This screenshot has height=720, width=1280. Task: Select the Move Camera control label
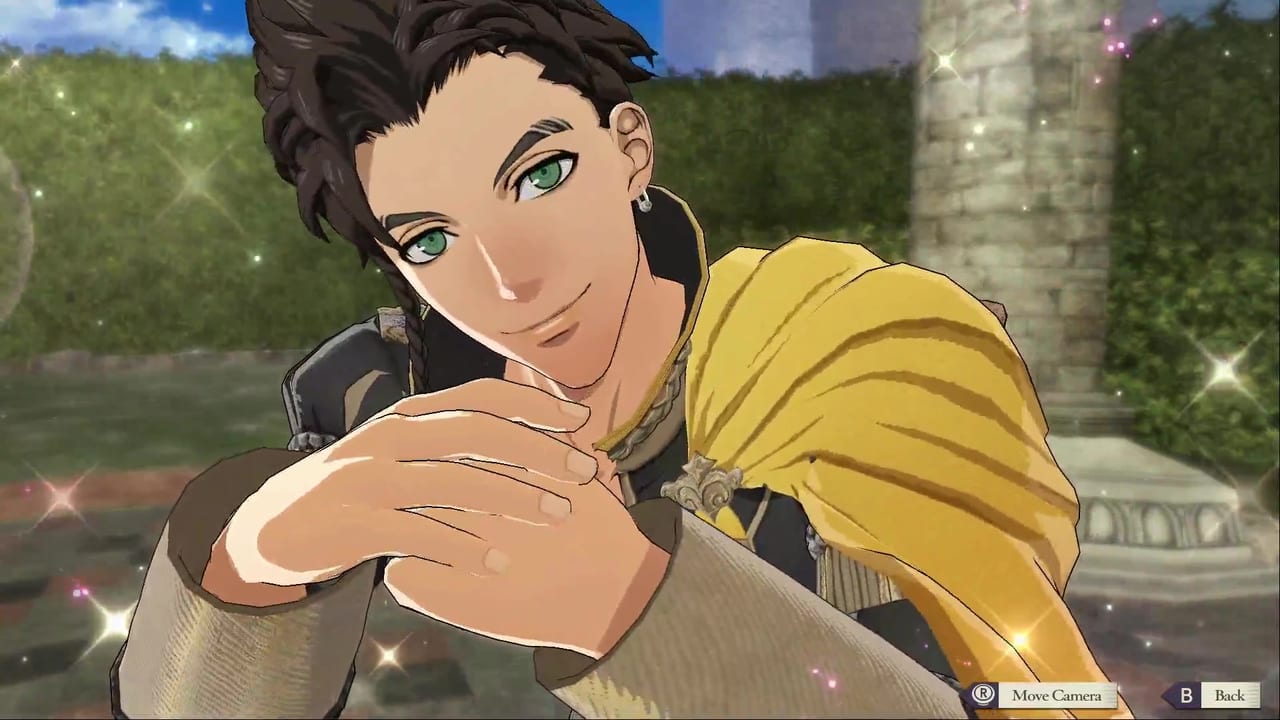point(1057,695)
